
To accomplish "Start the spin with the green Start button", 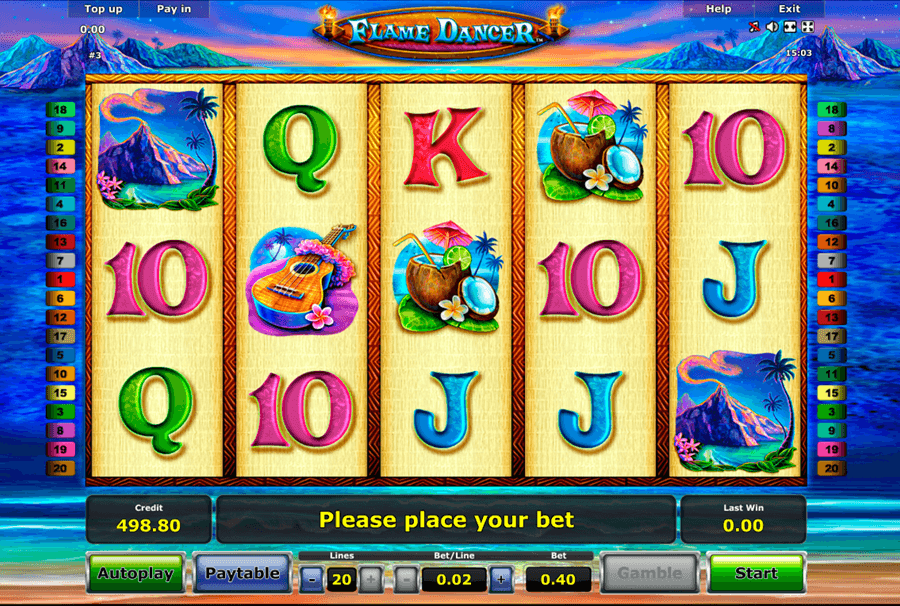I will [x=756, y=573].
